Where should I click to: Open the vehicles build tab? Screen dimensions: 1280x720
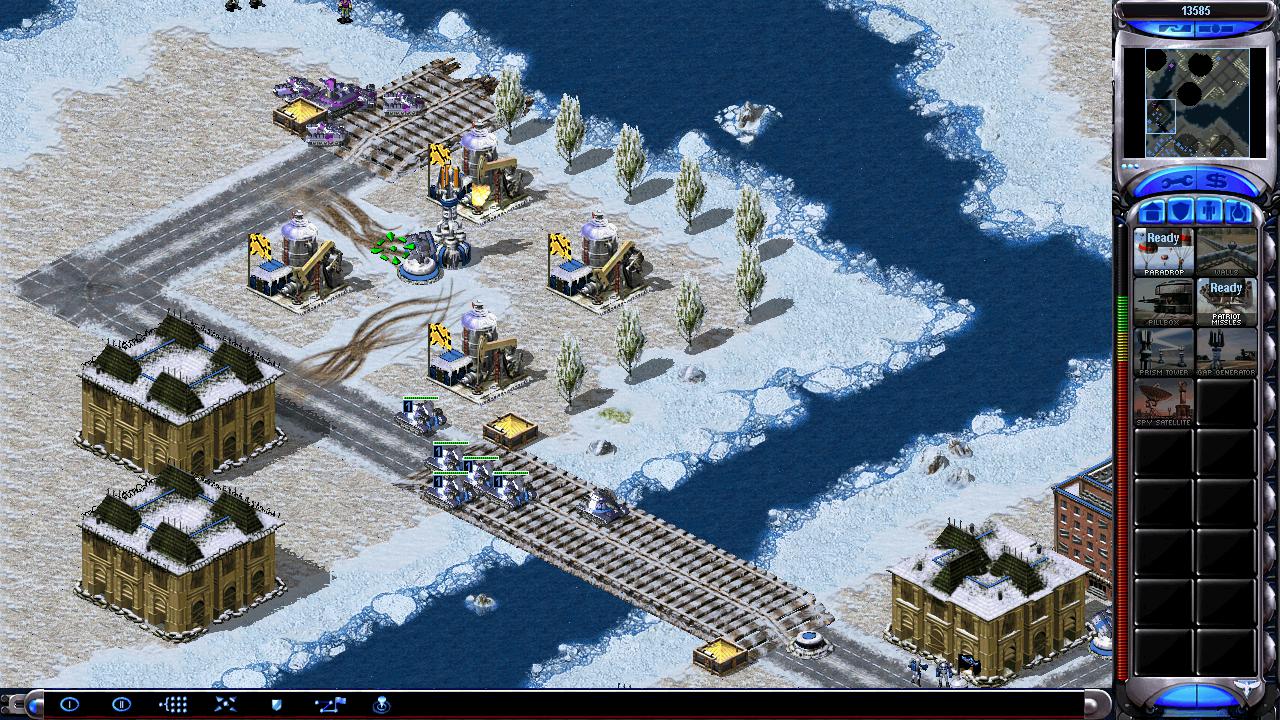[1237, 212]
